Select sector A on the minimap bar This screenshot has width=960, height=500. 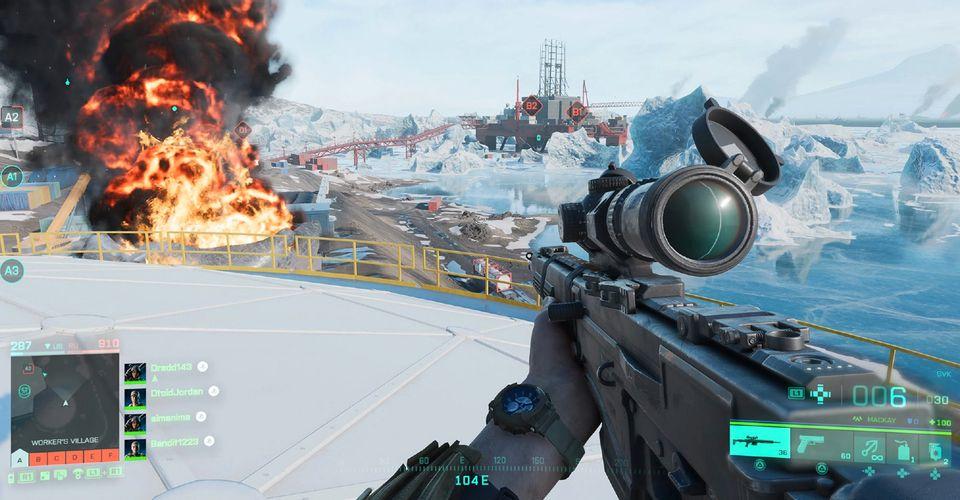pos(19,459)
